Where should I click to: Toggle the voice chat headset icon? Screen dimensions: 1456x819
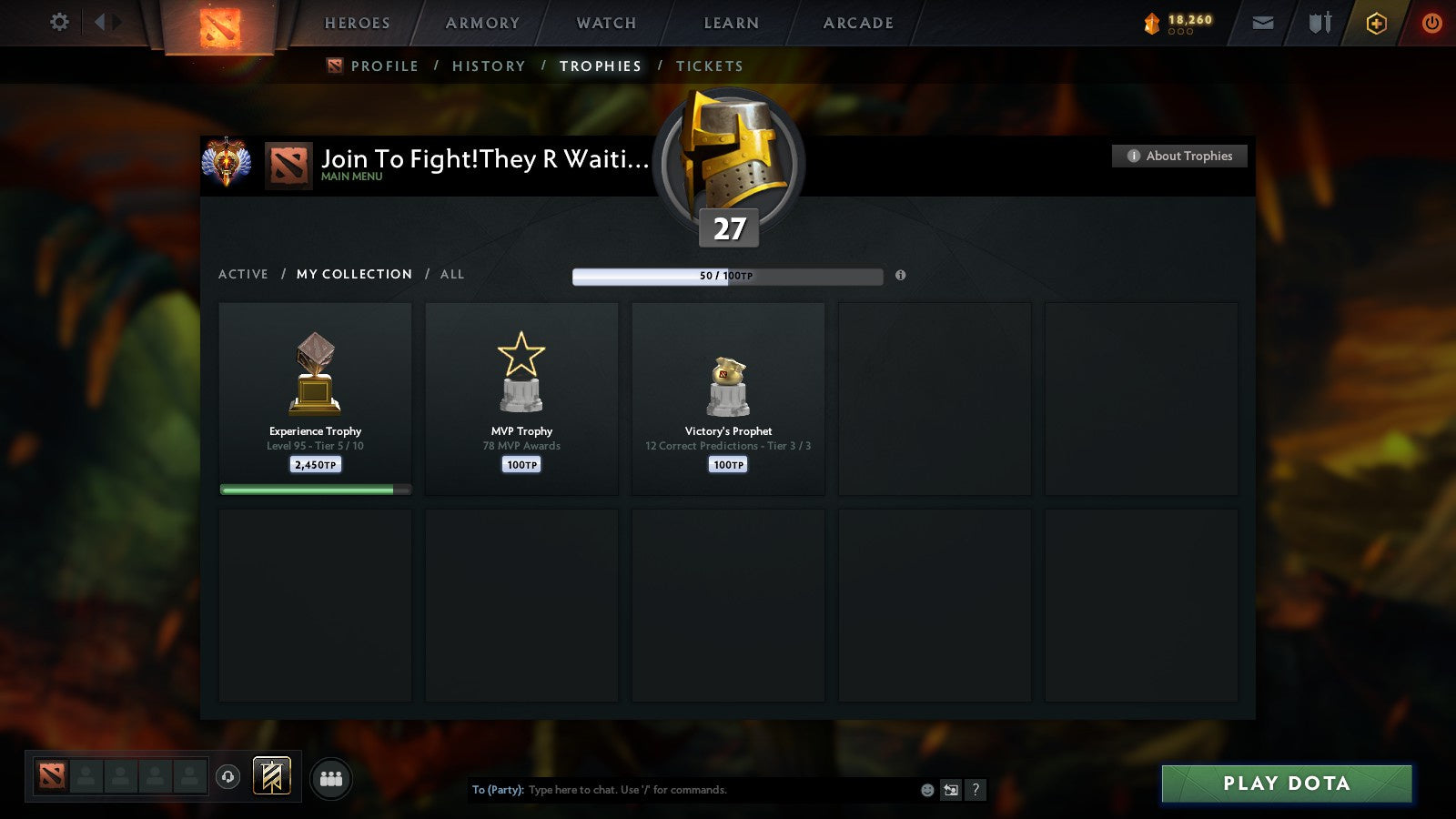pos(226,775)
